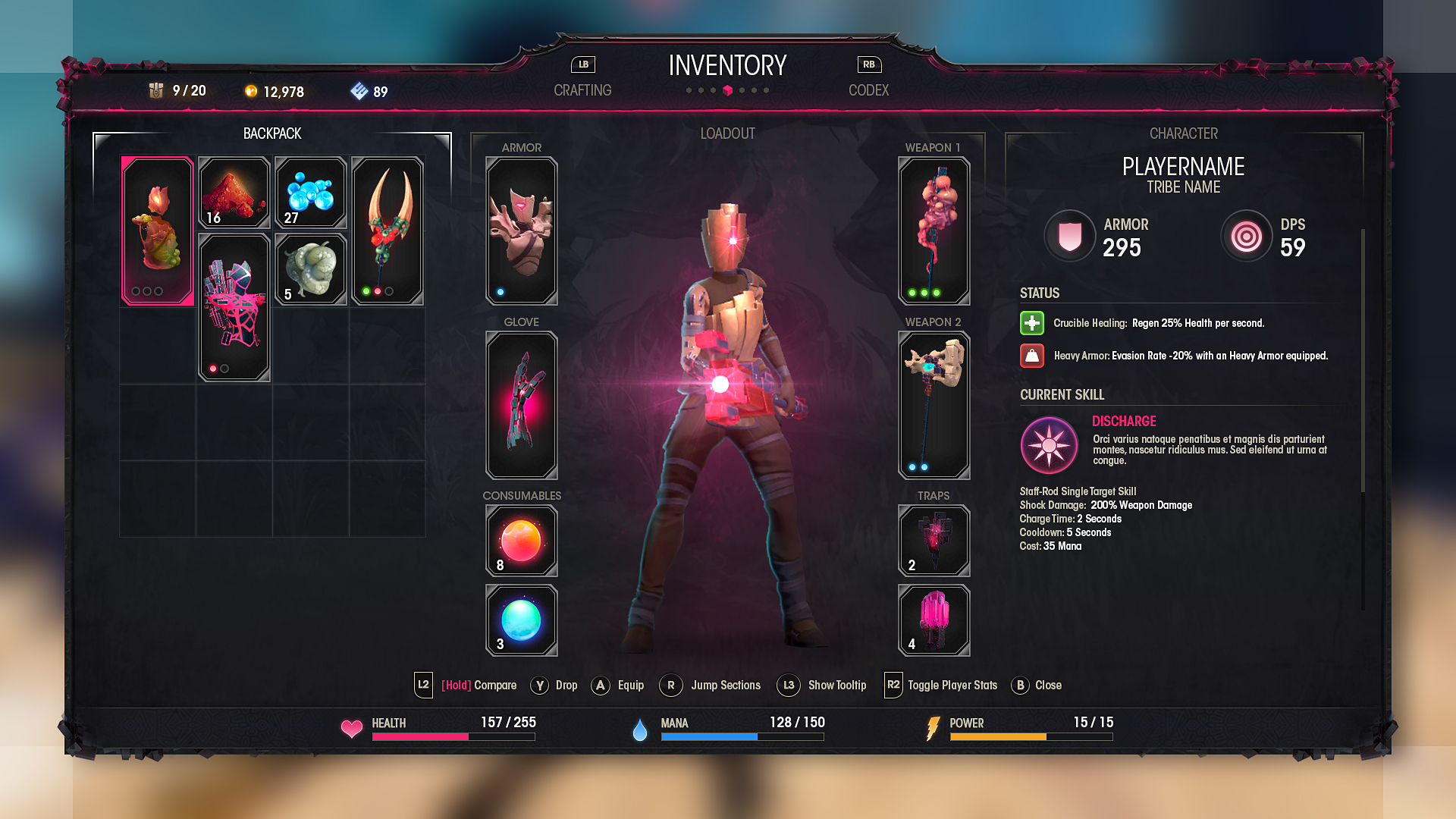This screenshot has width=1456, height=819.
Task: Pick the pink crystal gauntlet in backpack
Action: [234, 307]
